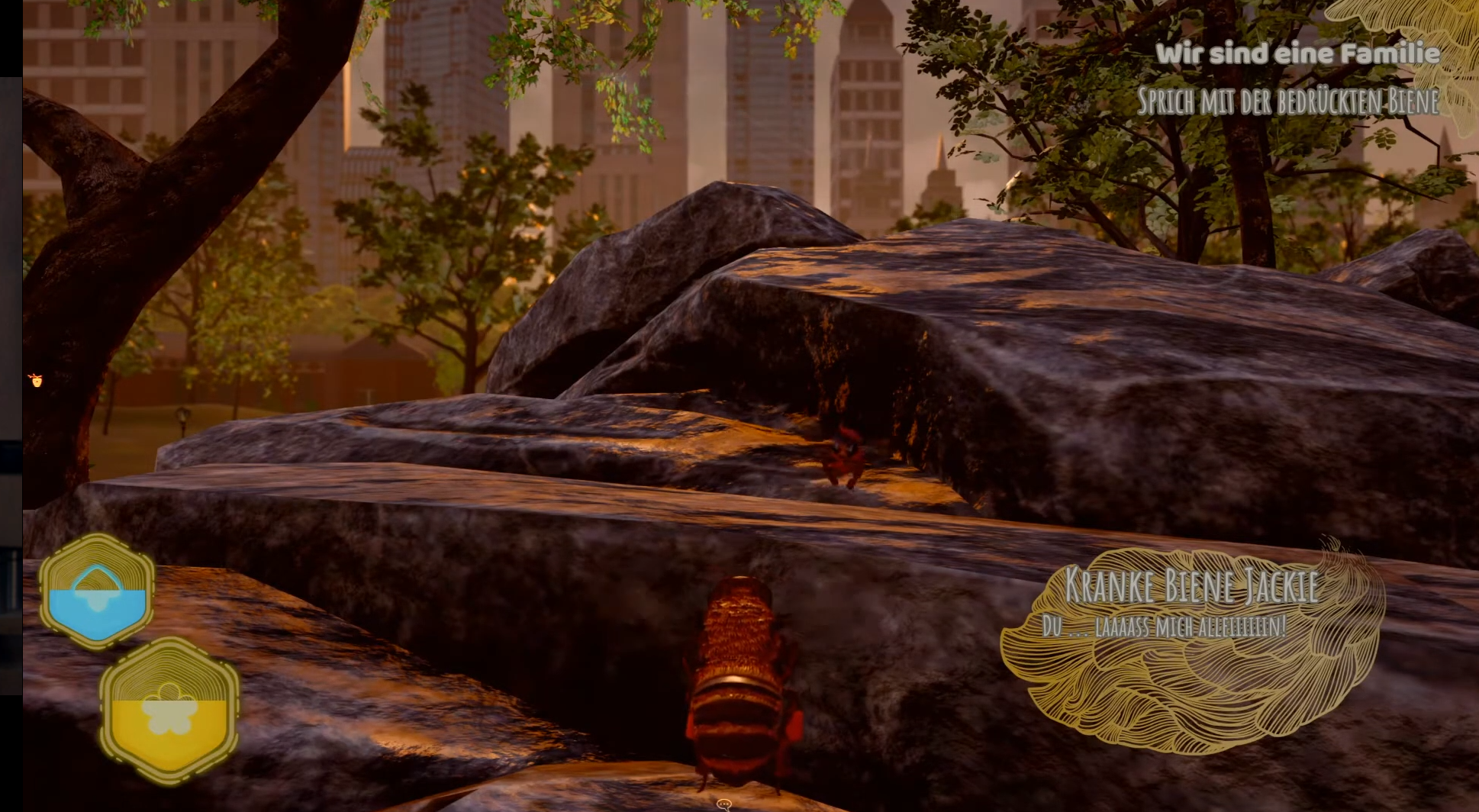Click the blue hexagon beetro boost icon

click(x=97, y=591)
